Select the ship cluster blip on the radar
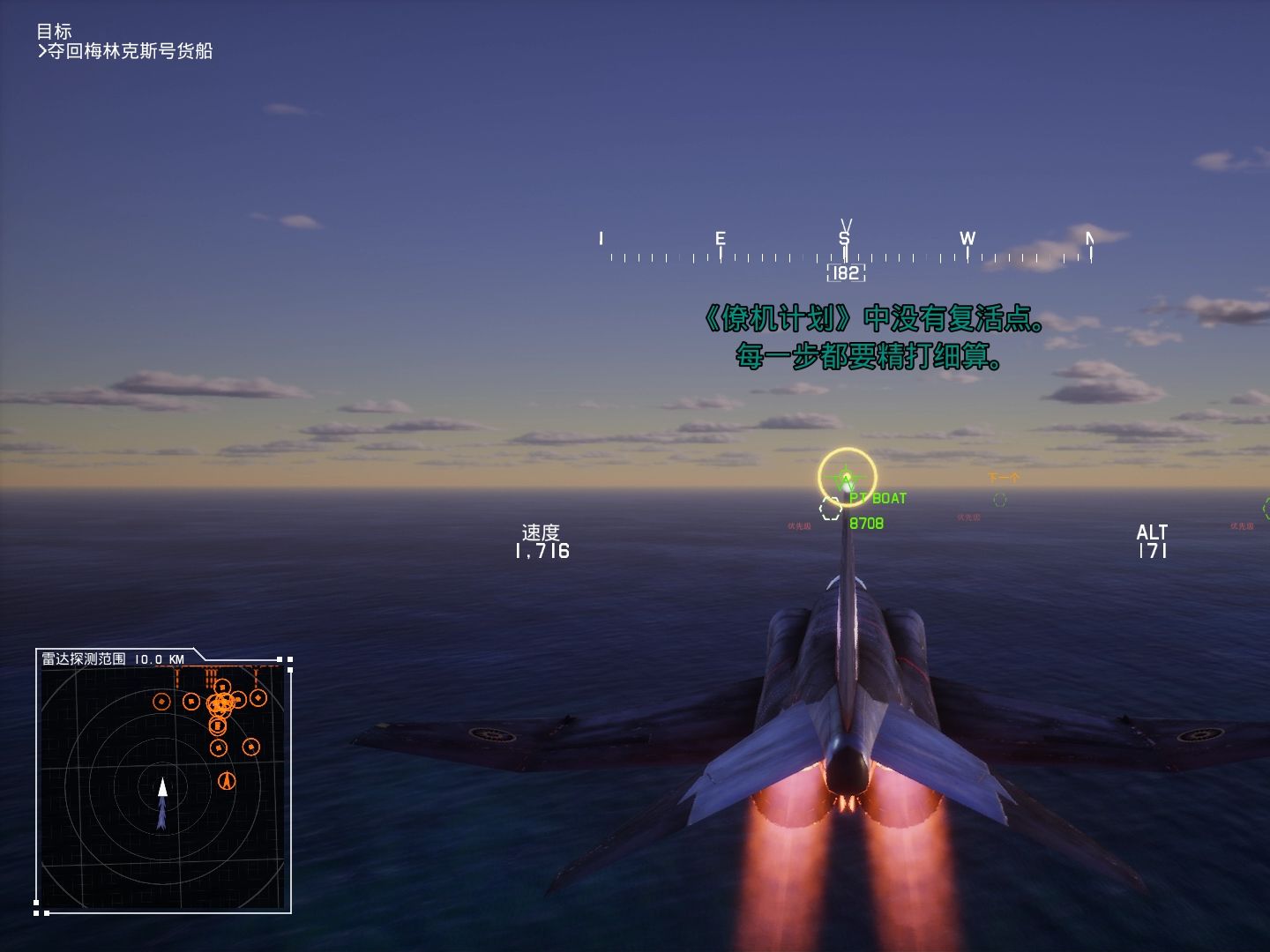The height and width of the screenshot is (952, 1270). [x=220, y=703]
